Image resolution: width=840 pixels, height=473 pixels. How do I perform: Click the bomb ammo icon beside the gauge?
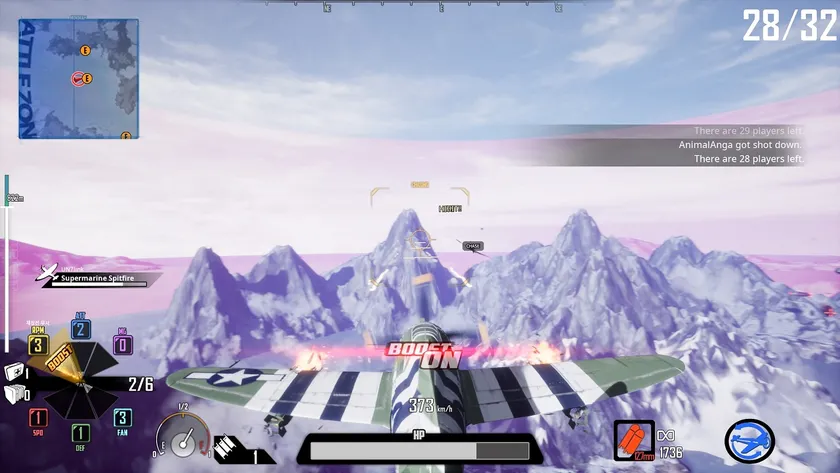pyautogui.click(x=226, y=445)
